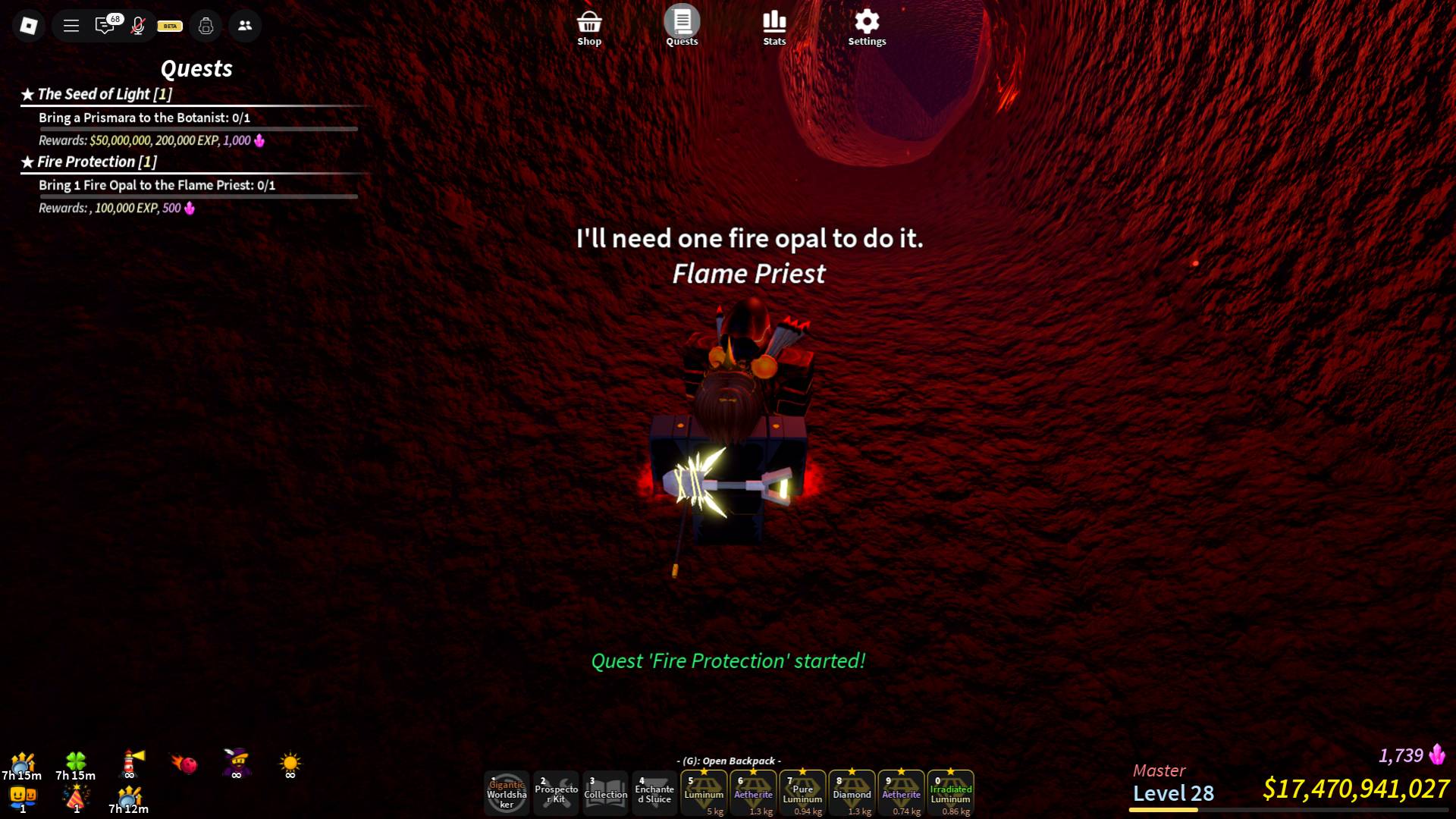This screenshot has height=819, width=1456.
Task: Toggle the star on Fire Protection quest
Action: coord(27,161)
